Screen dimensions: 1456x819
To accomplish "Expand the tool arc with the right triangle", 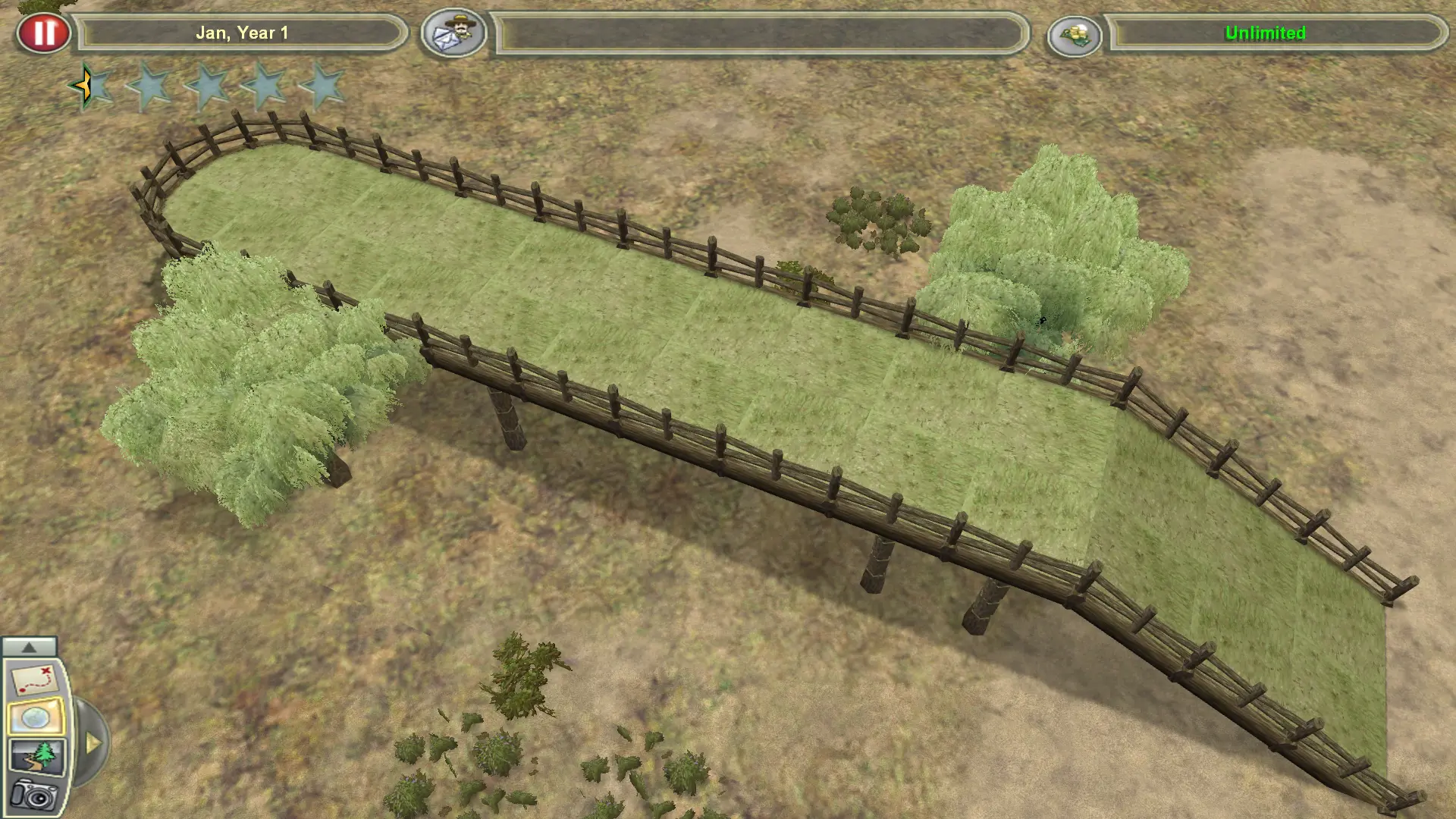I will [x=93, y=744].
